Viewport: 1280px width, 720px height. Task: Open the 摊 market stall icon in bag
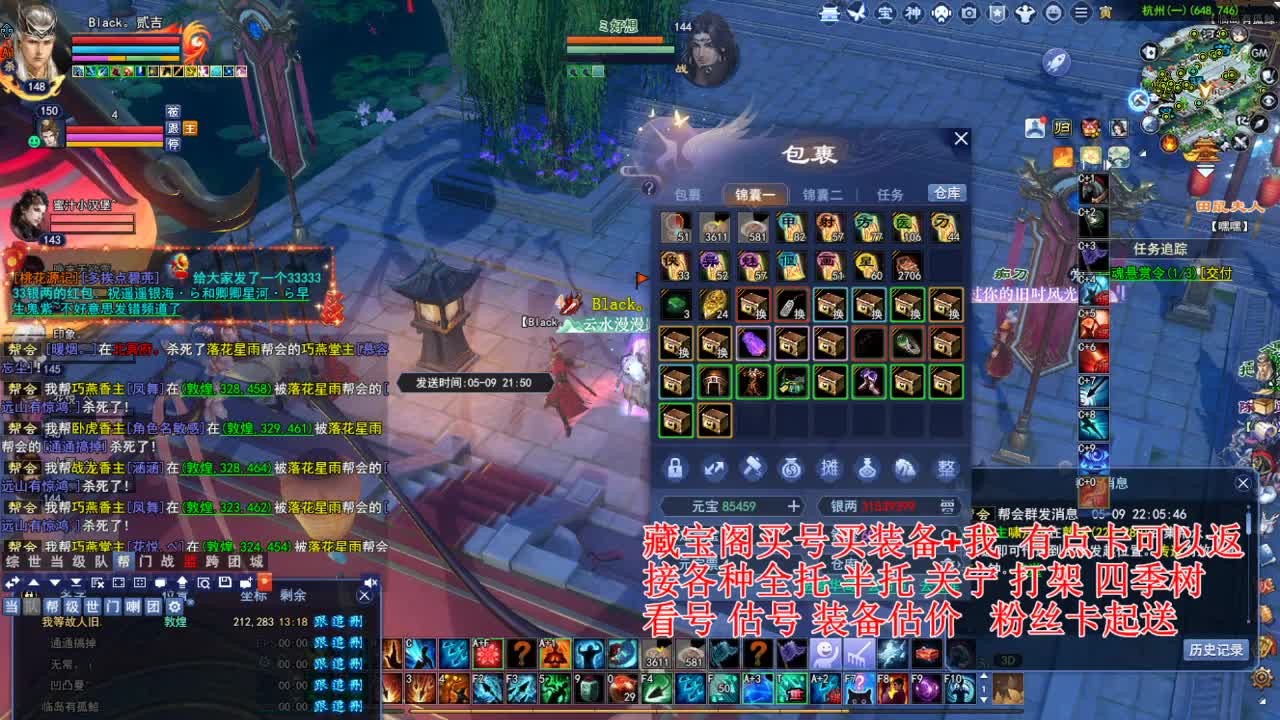[831, 468]
